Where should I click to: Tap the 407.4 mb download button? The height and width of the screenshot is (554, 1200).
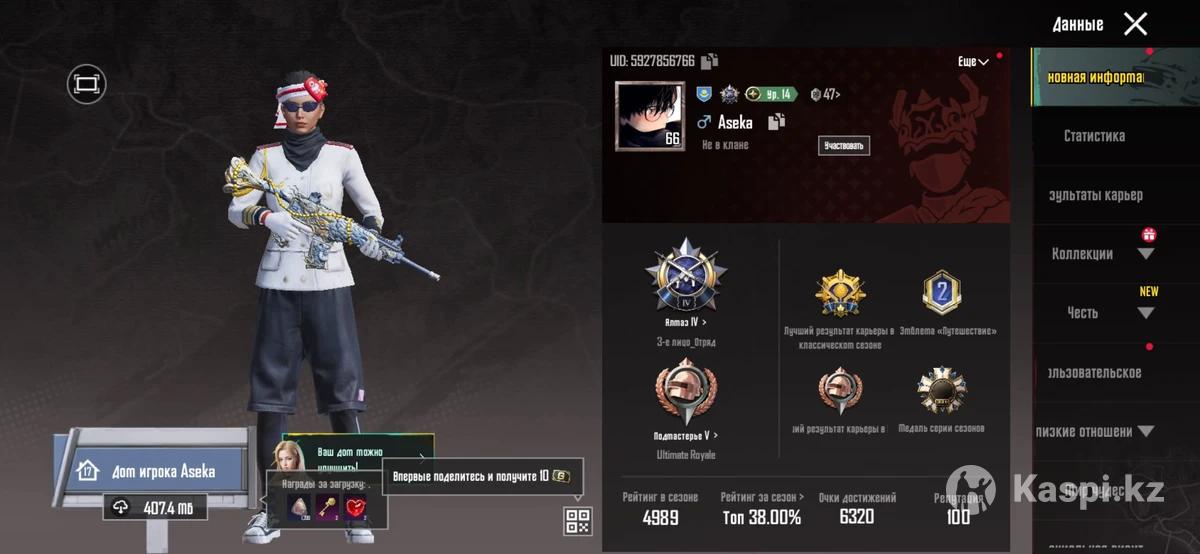154,508
